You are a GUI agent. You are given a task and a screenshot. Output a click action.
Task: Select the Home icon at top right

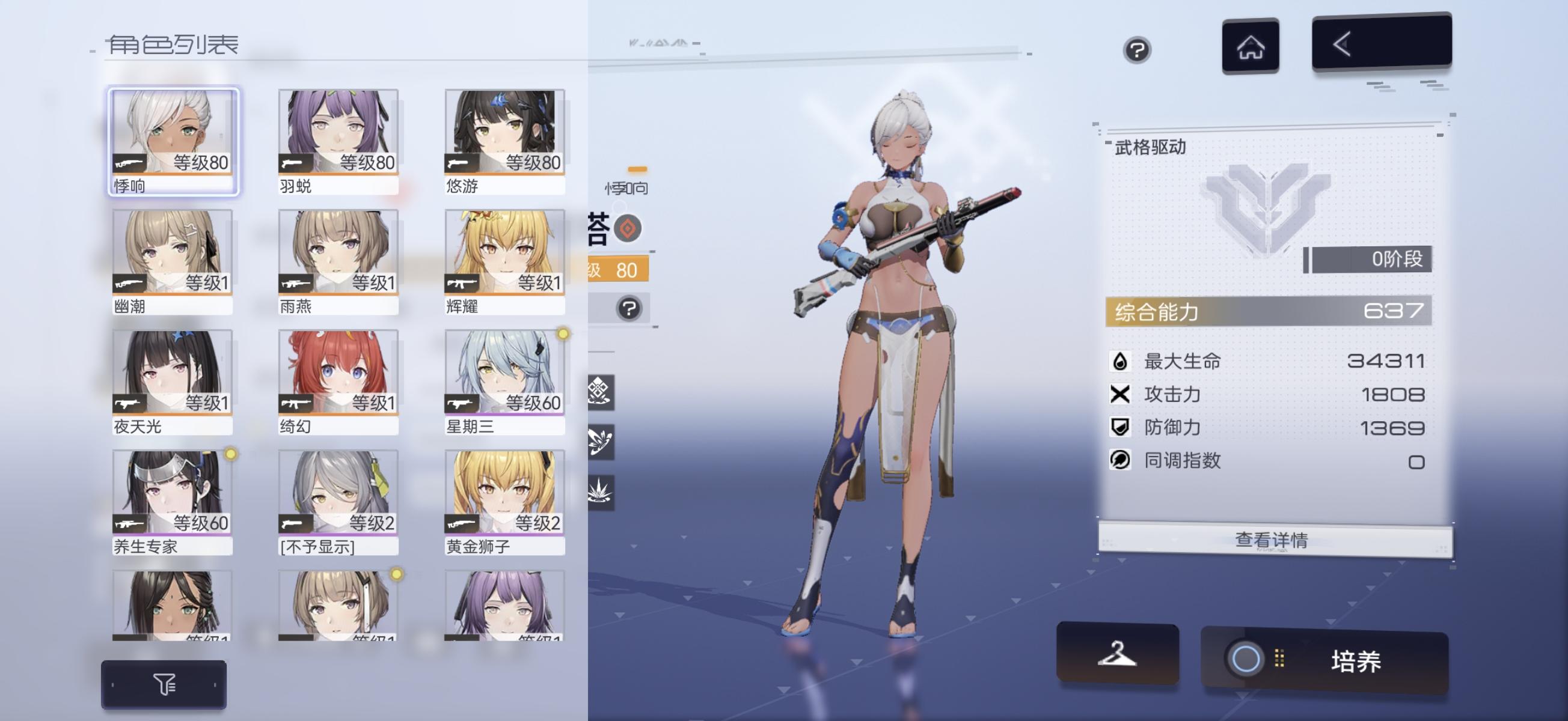[x=1252, y=45]
